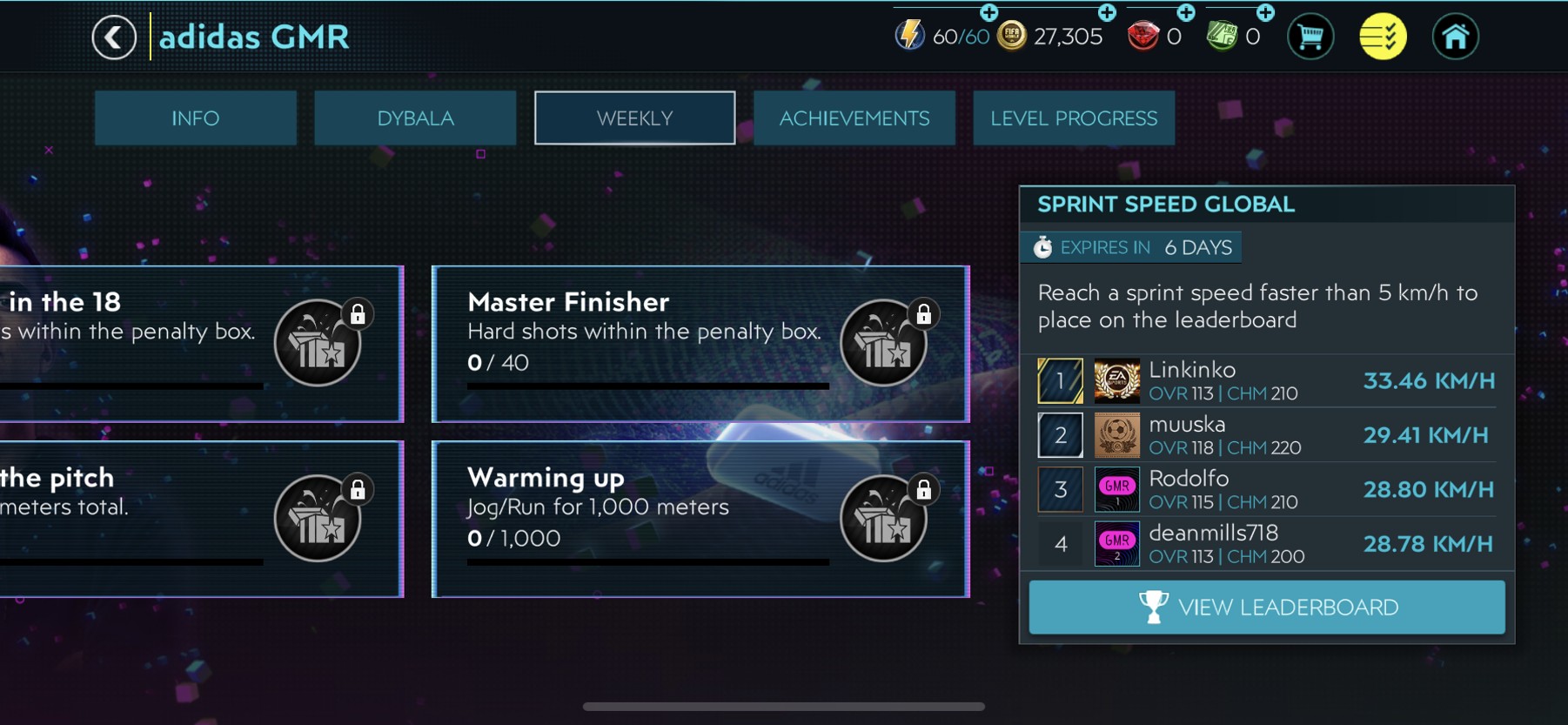Select the Warming up challenge card

click(x=644, y=519)
